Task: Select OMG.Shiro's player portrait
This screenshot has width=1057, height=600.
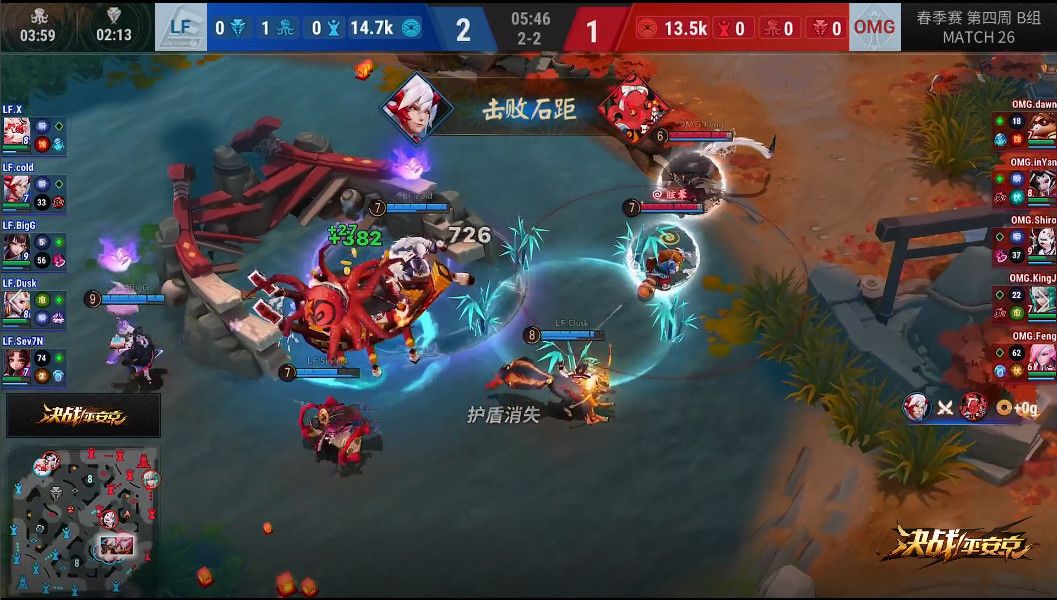Action: point(1042,241)
